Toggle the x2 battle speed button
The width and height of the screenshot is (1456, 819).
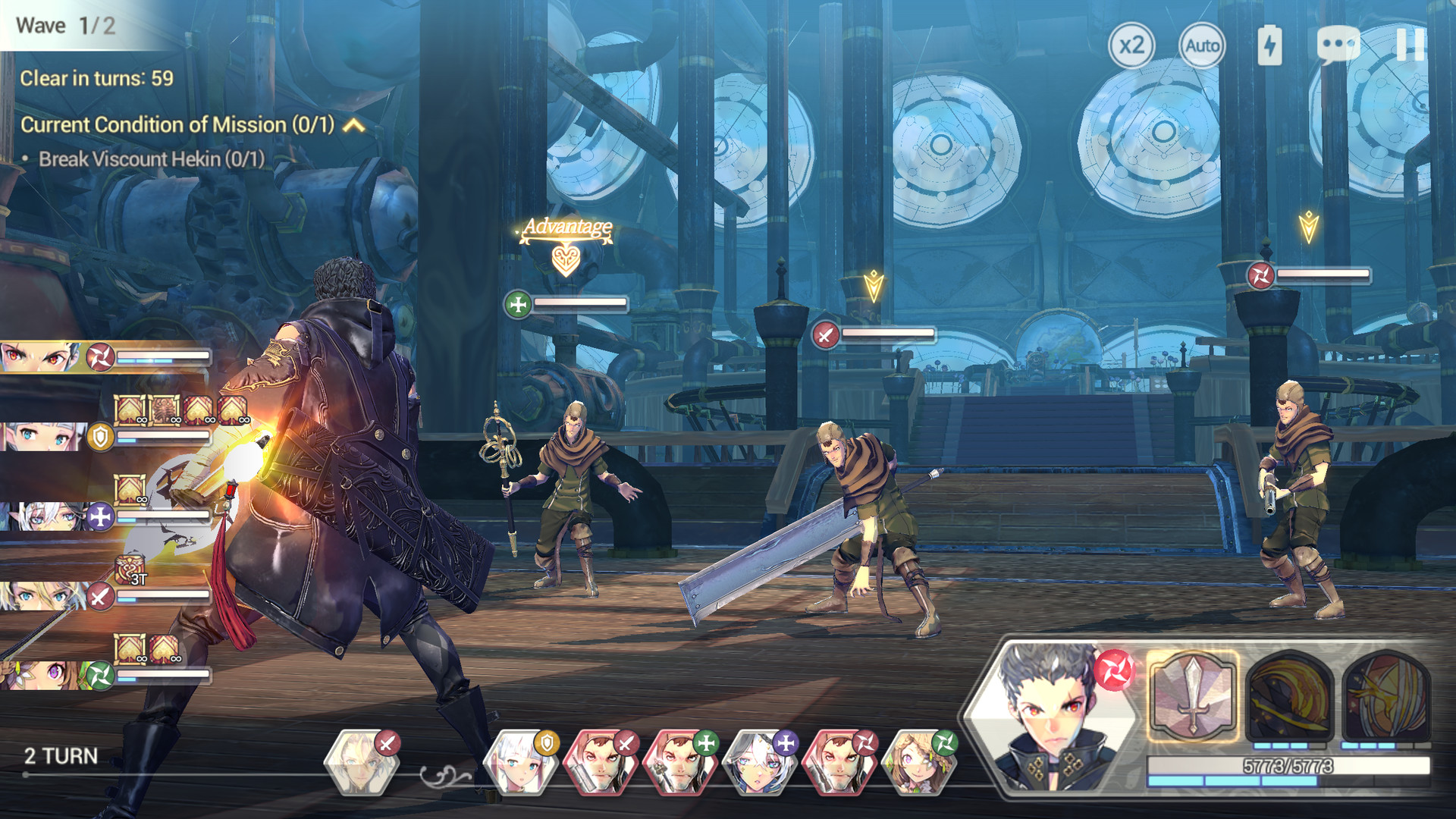point(1131,45)
